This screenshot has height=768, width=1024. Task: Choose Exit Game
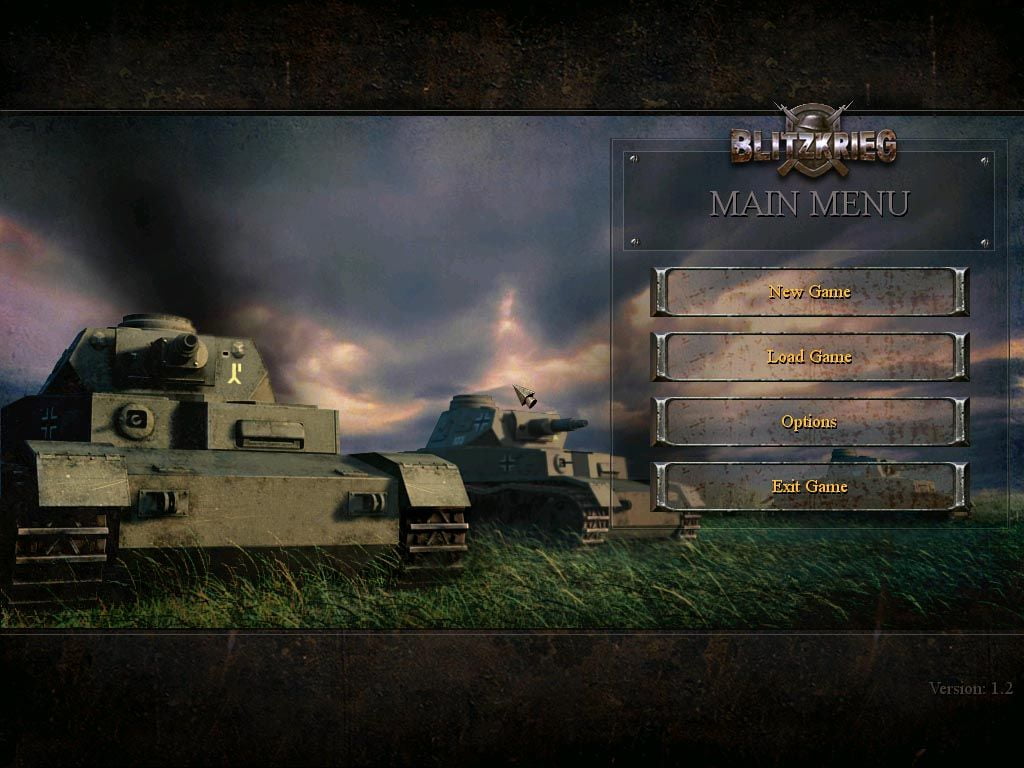(x=809, y=487)
